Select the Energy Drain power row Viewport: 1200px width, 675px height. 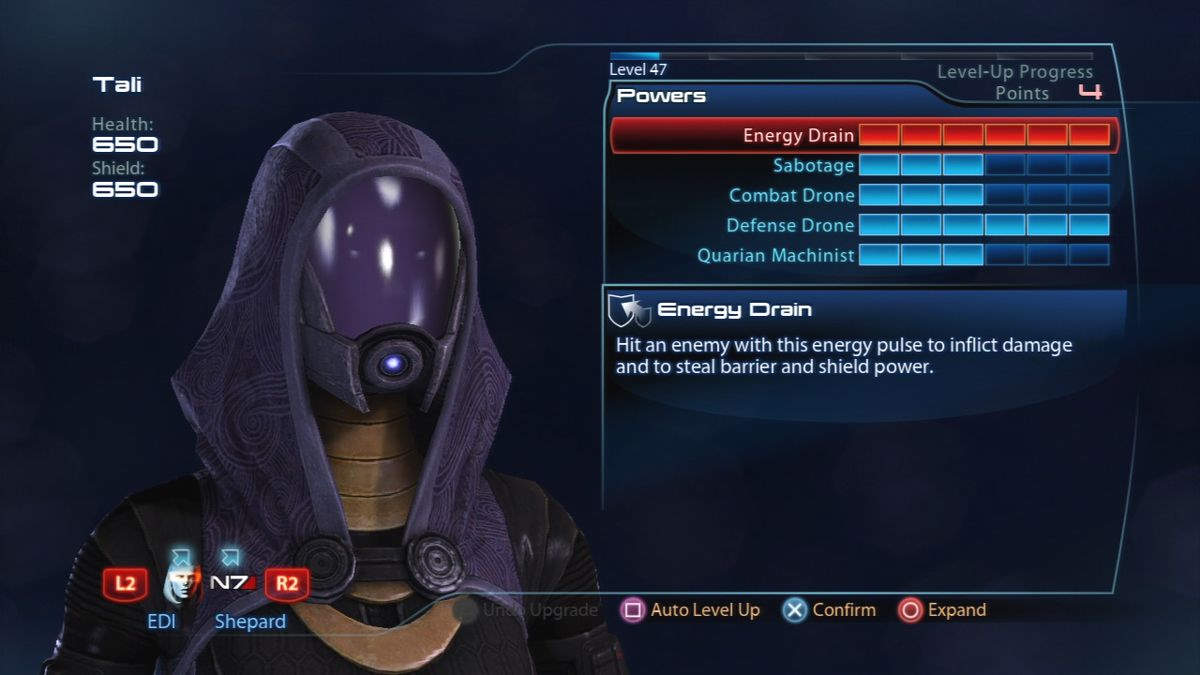[x=862, y=135]
